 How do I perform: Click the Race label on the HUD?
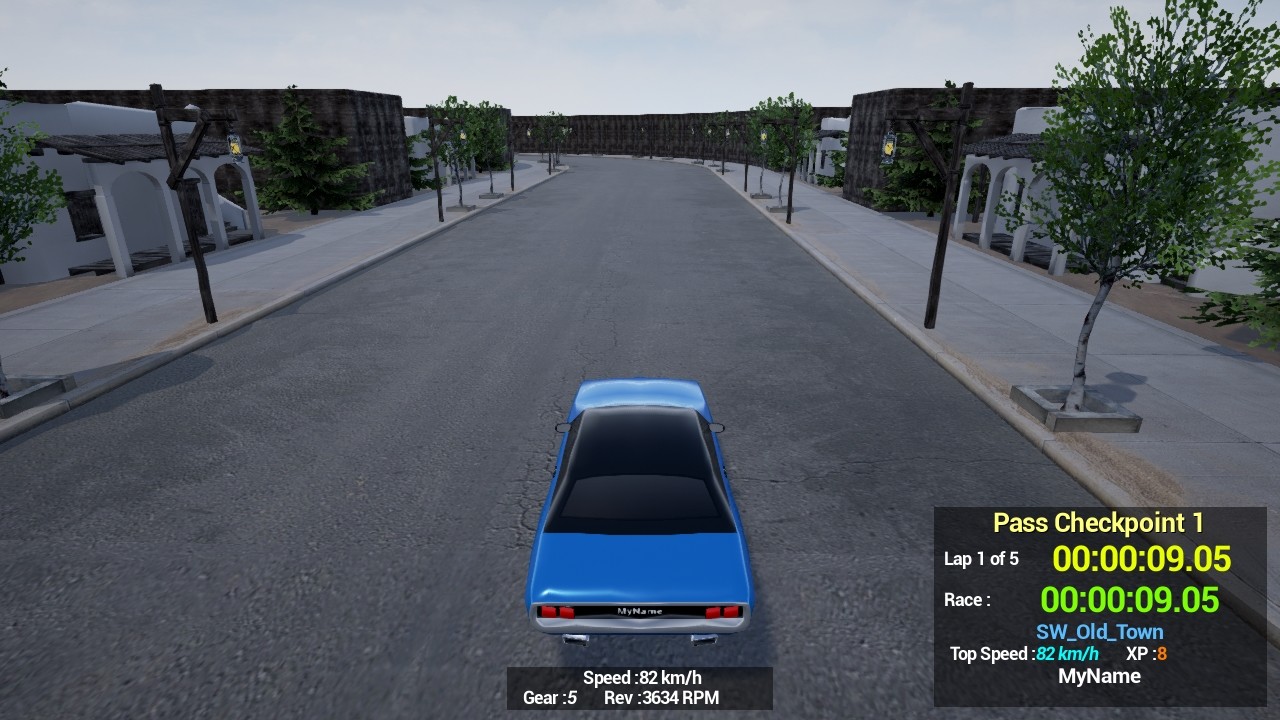point(968,599)
